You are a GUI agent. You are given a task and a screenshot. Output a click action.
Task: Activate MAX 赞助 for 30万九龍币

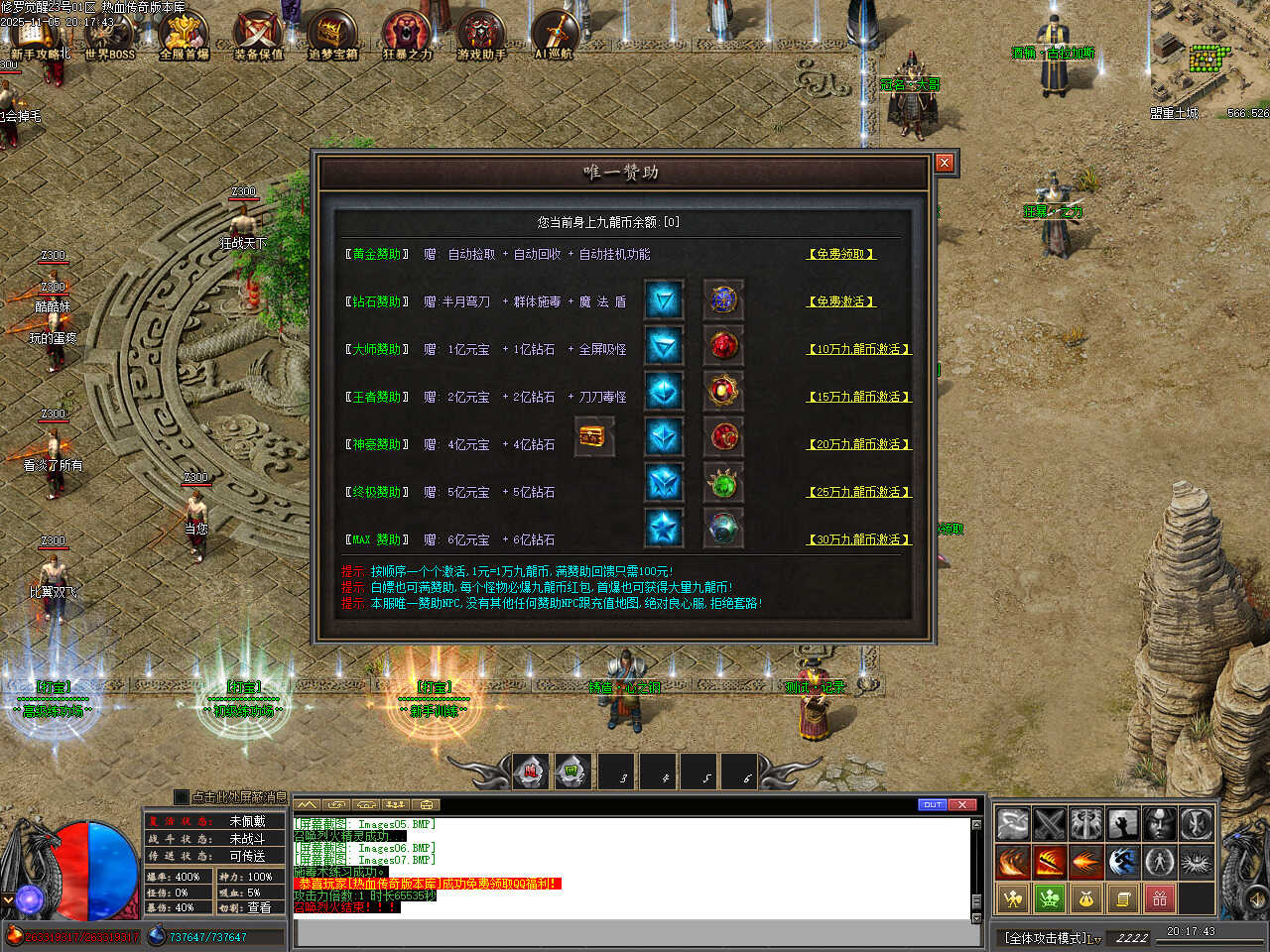click(859, 539)
